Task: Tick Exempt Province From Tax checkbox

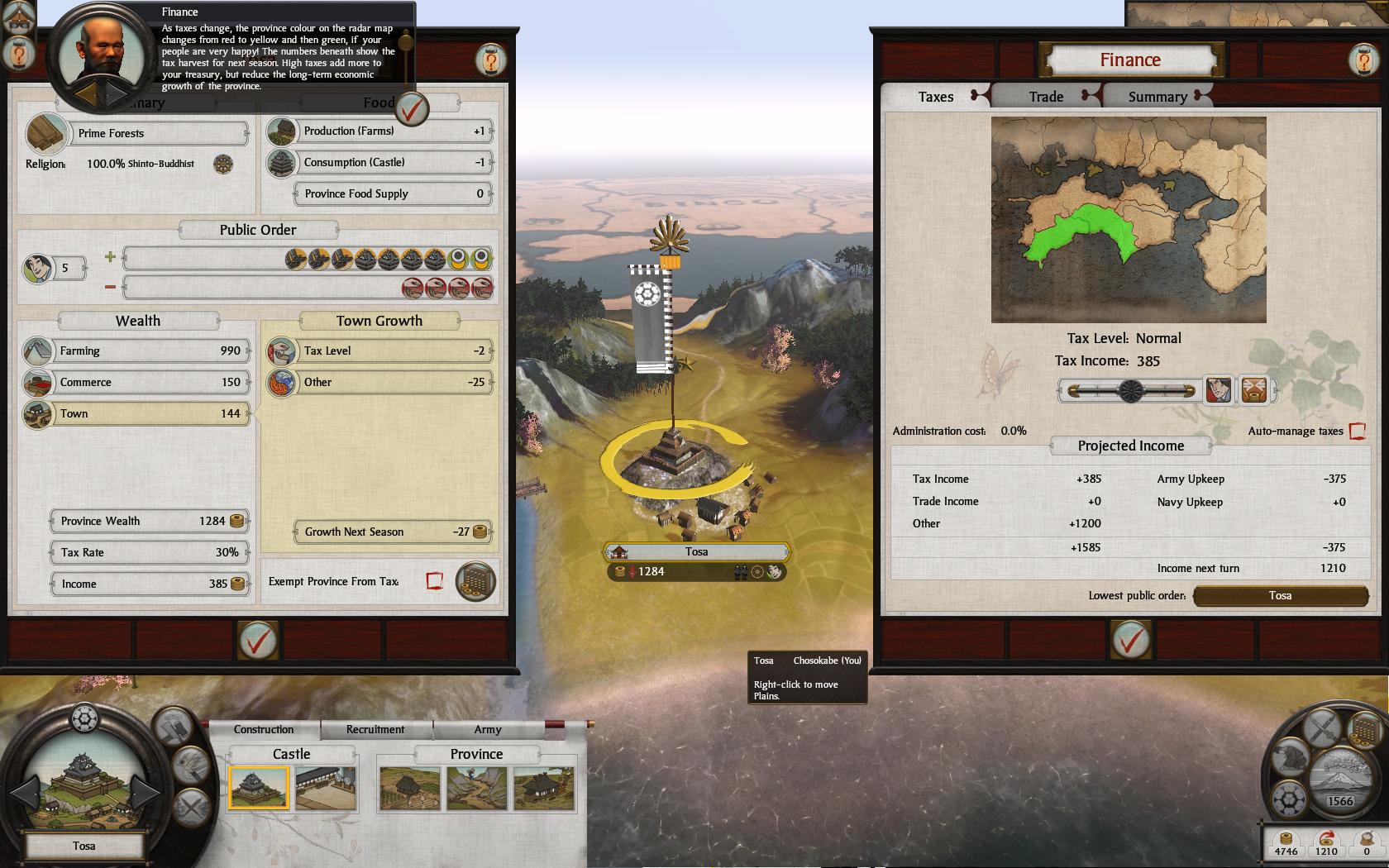Action: point(435,581)
